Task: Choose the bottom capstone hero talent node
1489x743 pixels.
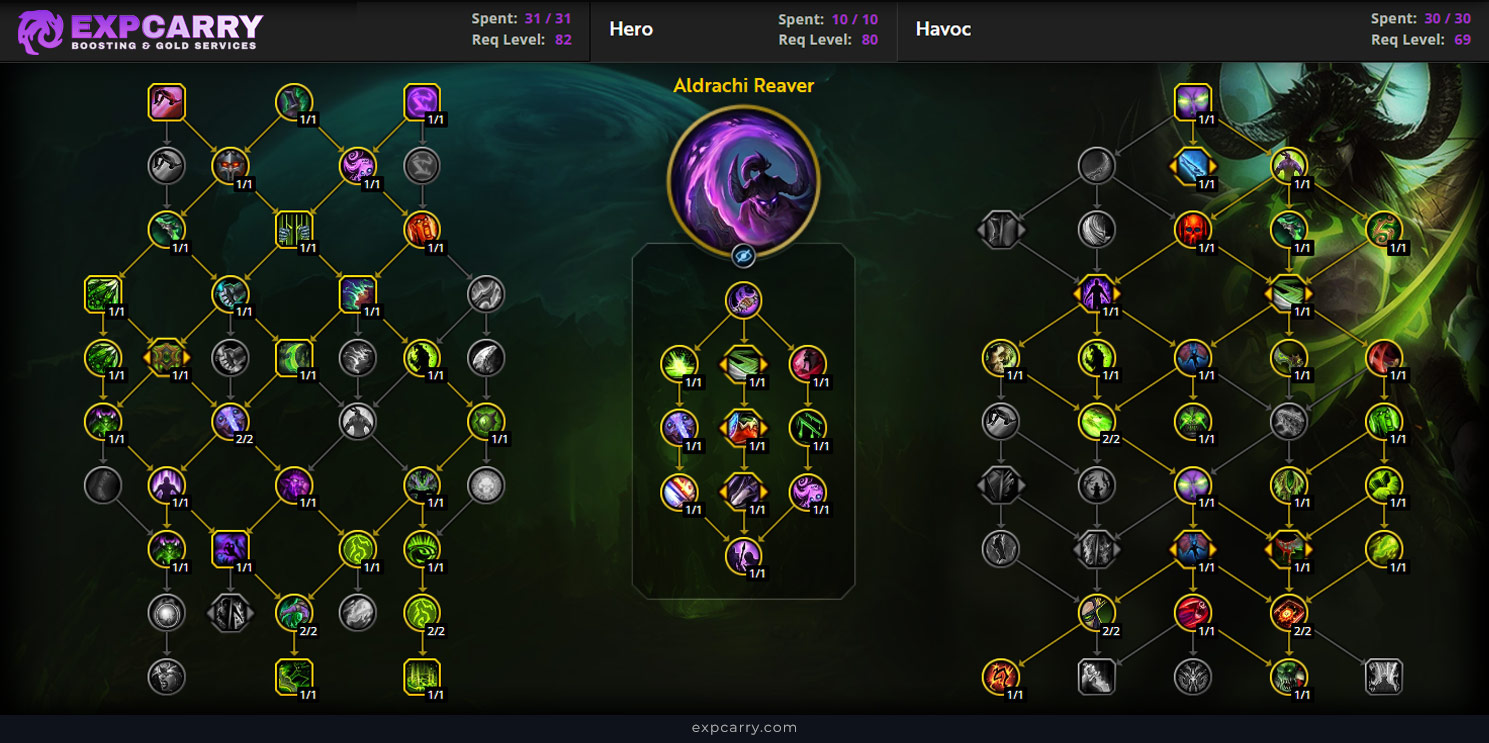Action: (x=743, y=556)
